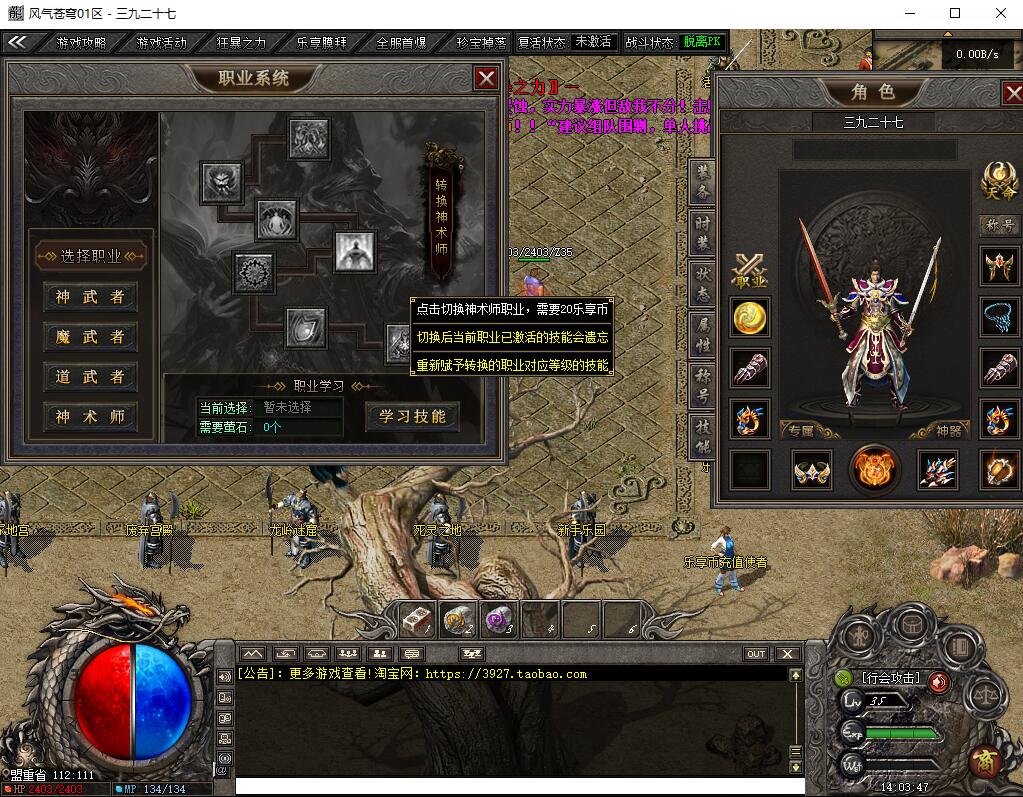Use the purple swirl item in hotbar
Image resolution: width=1023 pixels, height=797 pixels.
coord(498,620)
